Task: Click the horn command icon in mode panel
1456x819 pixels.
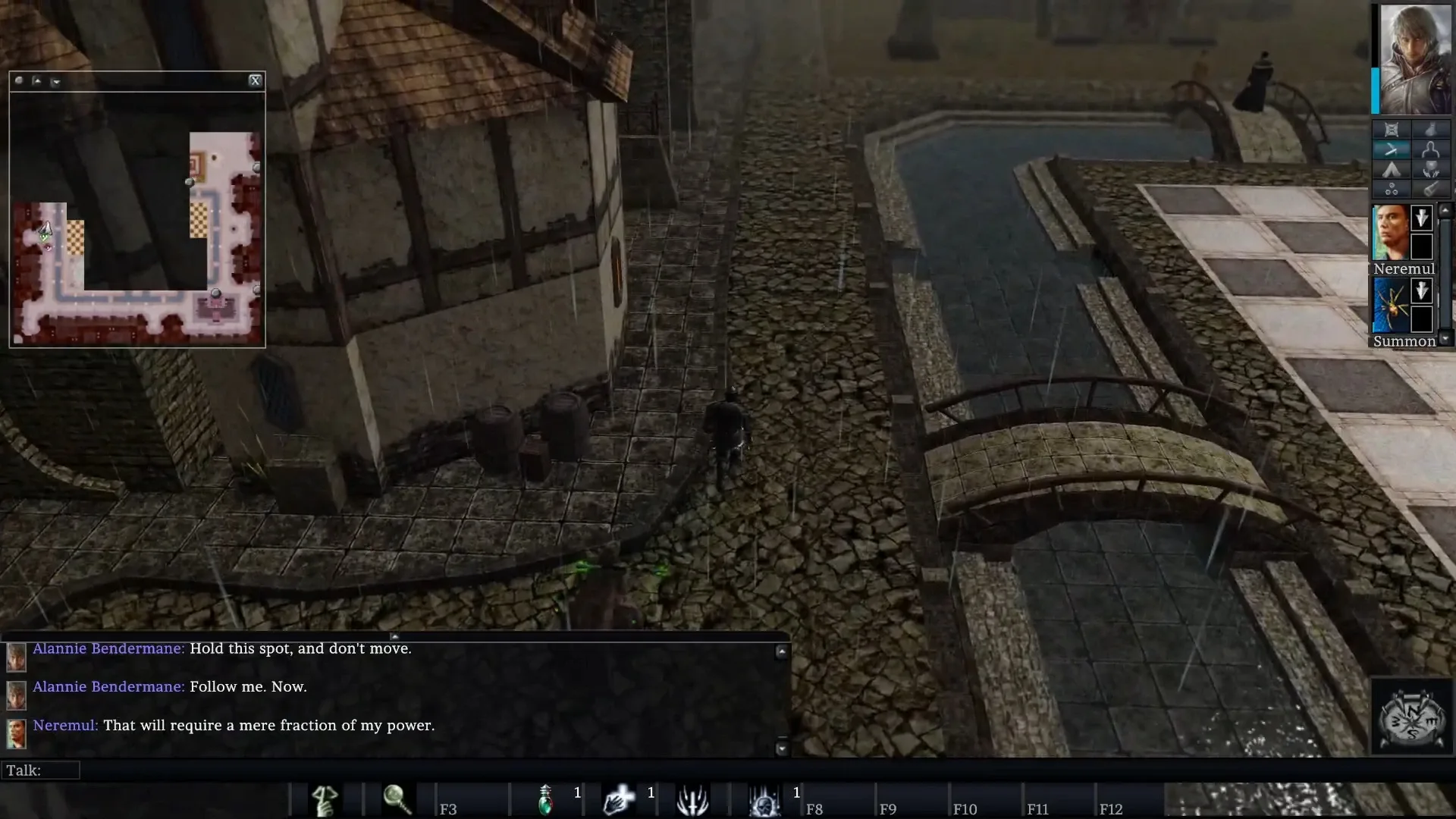Action: tap(1432, 189)
